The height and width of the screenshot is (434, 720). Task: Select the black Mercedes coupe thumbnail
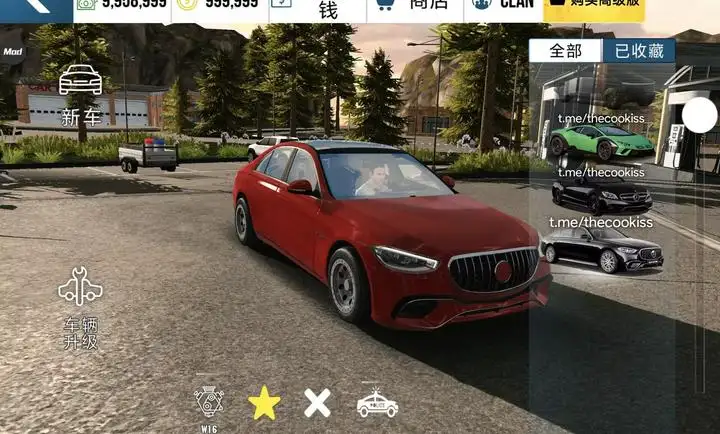pyautogui.click(x=601, y=195)
